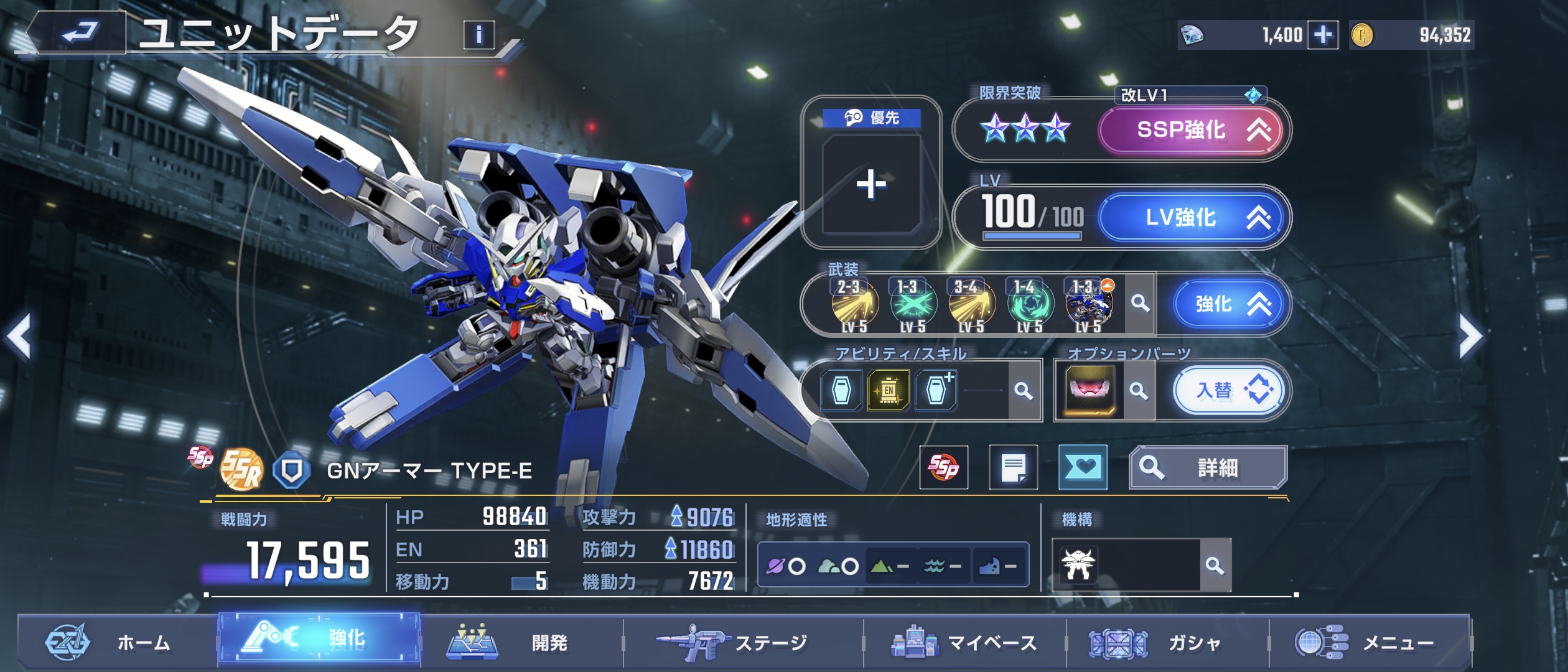Tap the SSP強化 button
Screen dimensions: 1568x672
(1190, 130)
